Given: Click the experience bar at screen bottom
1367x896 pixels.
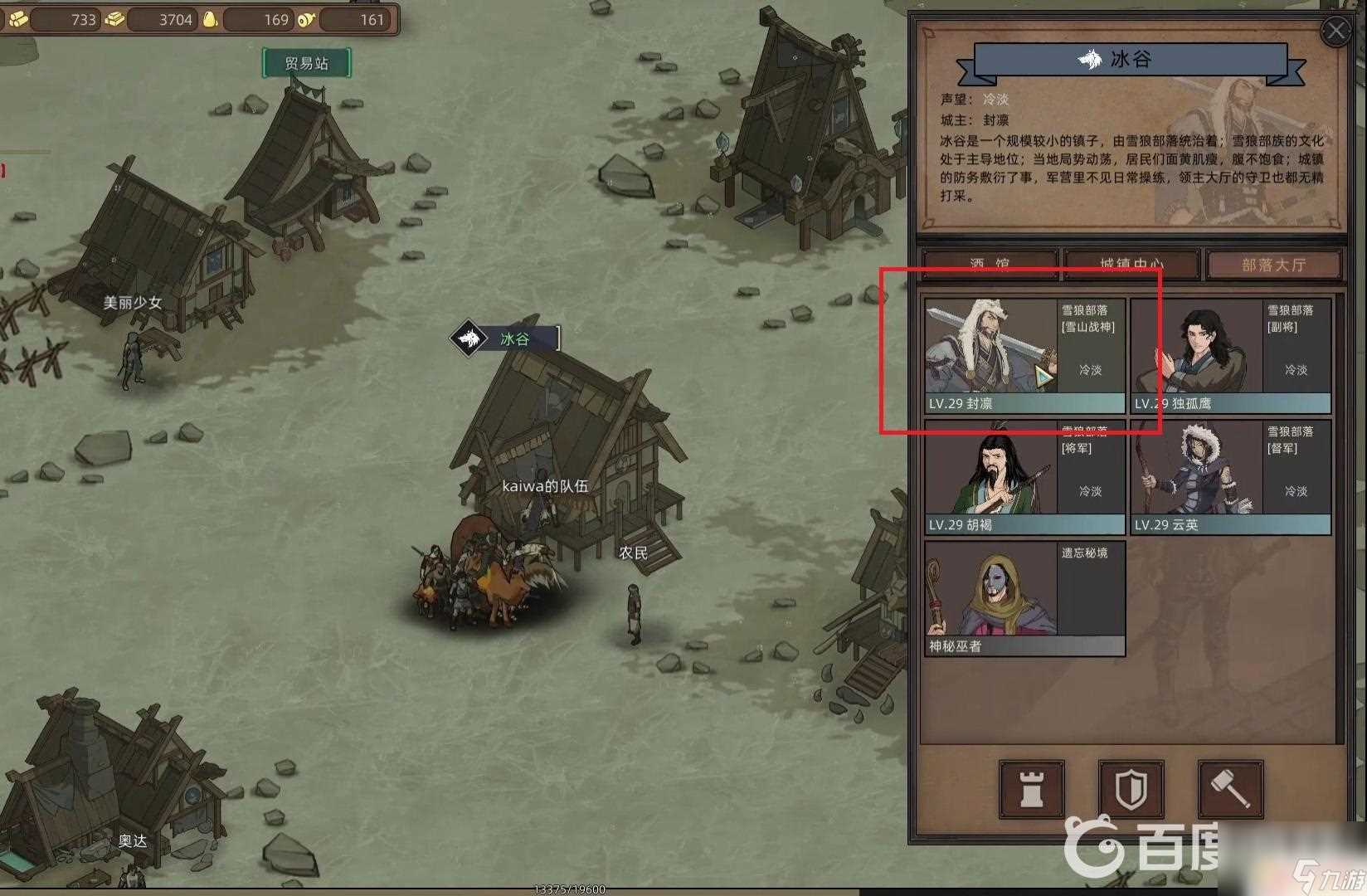Looking at the screenshot, I should click(571, 890).
